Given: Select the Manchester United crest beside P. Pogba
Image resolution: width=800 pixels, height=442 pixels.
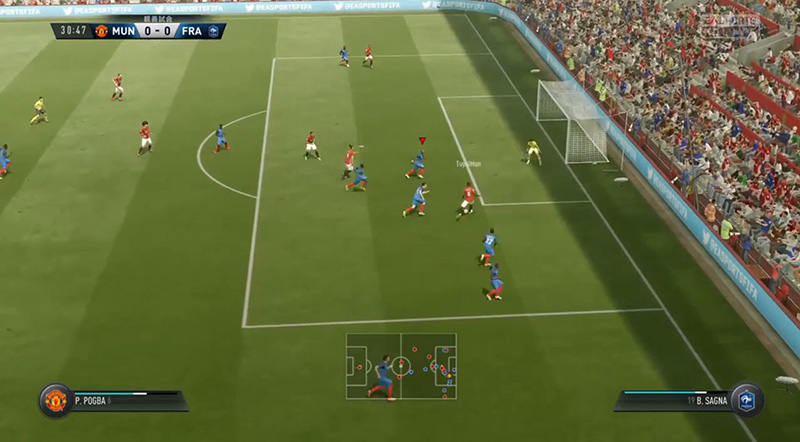Looking at the screenshot, I should pyautogui.click(x=55, y=400).
